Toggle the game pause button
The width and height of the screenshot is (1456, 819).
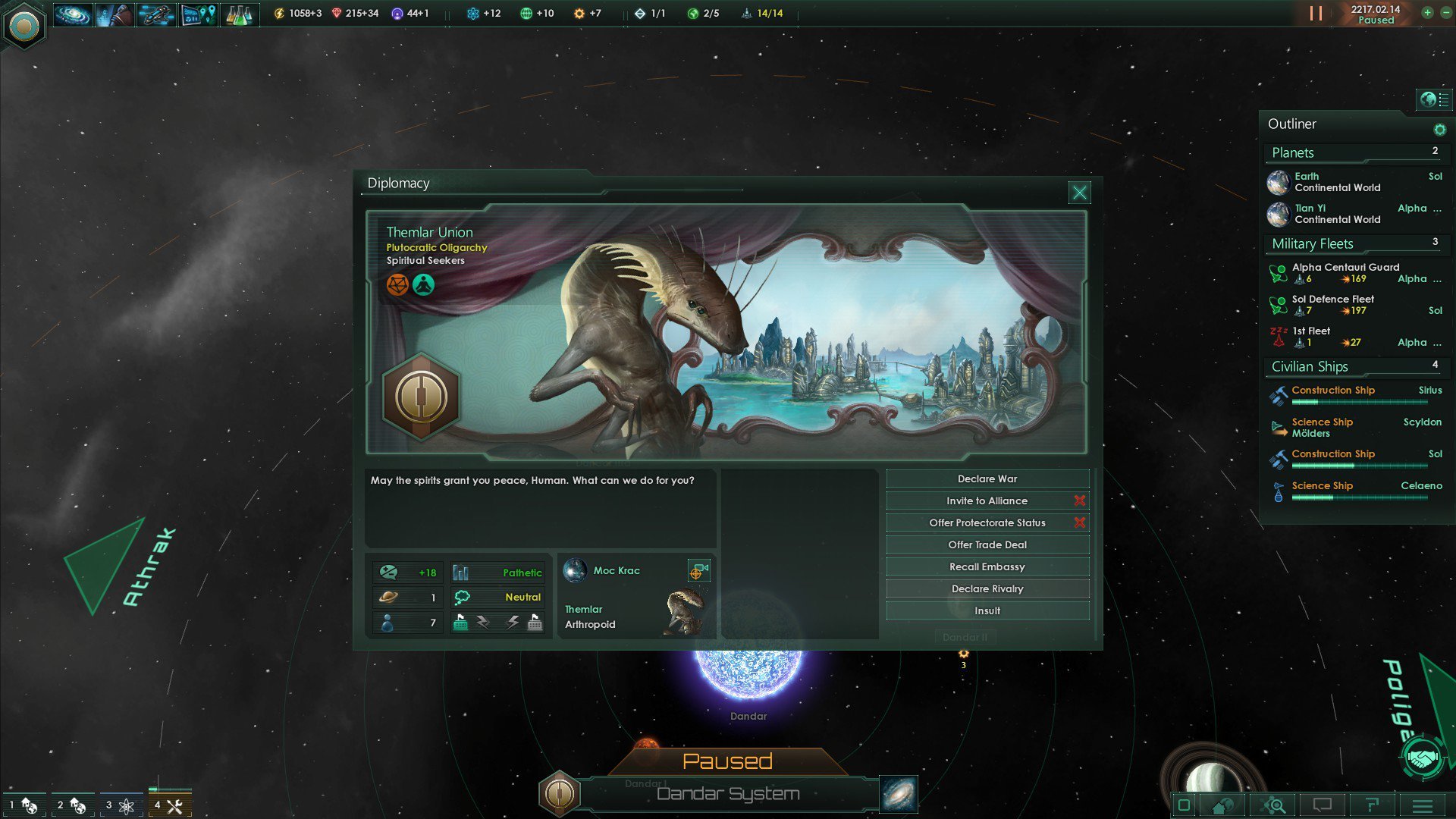click(x=1316, y=14)
